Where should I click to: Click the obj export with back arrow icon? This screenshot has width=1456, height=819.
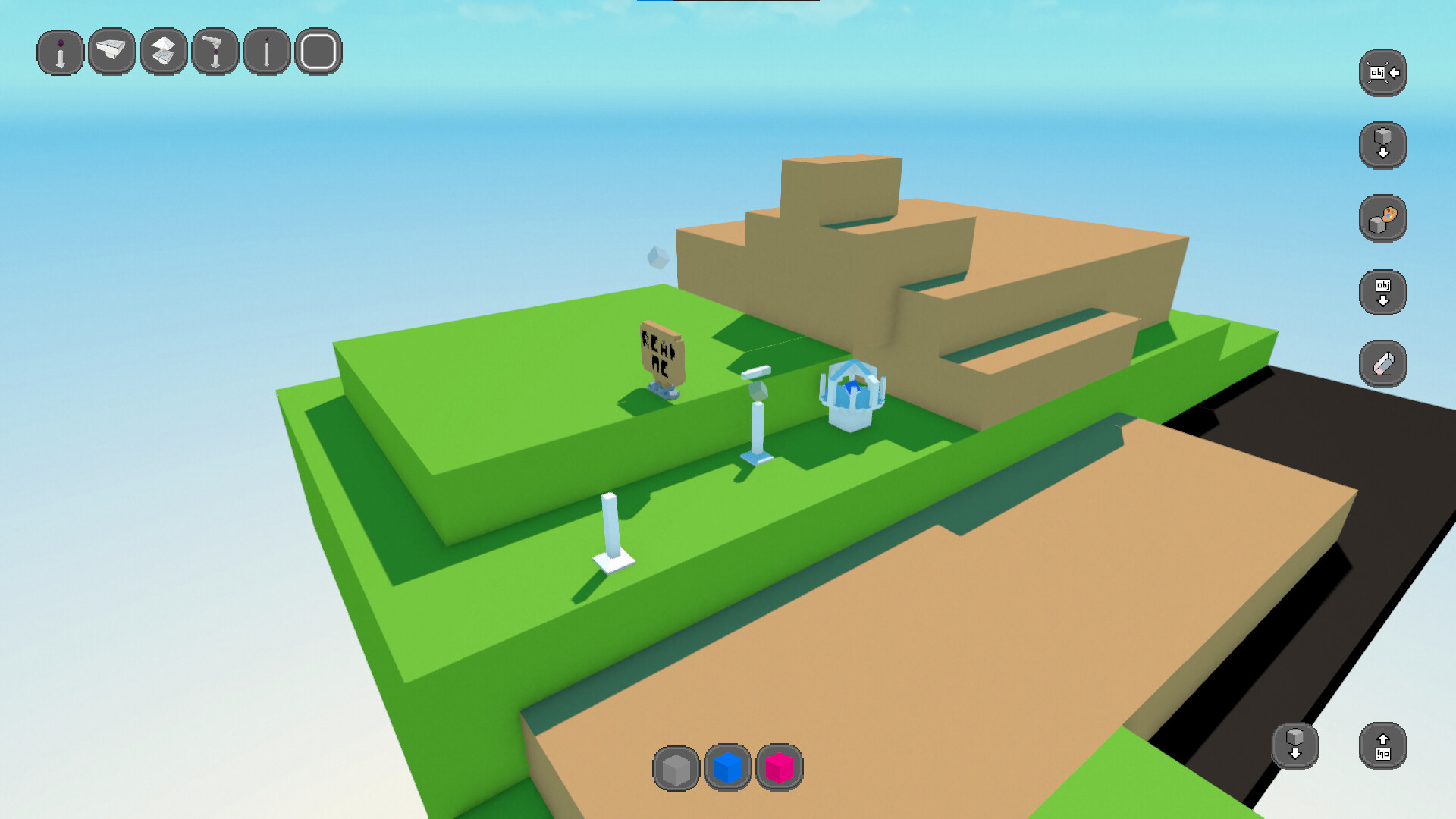click(1382, 72)
